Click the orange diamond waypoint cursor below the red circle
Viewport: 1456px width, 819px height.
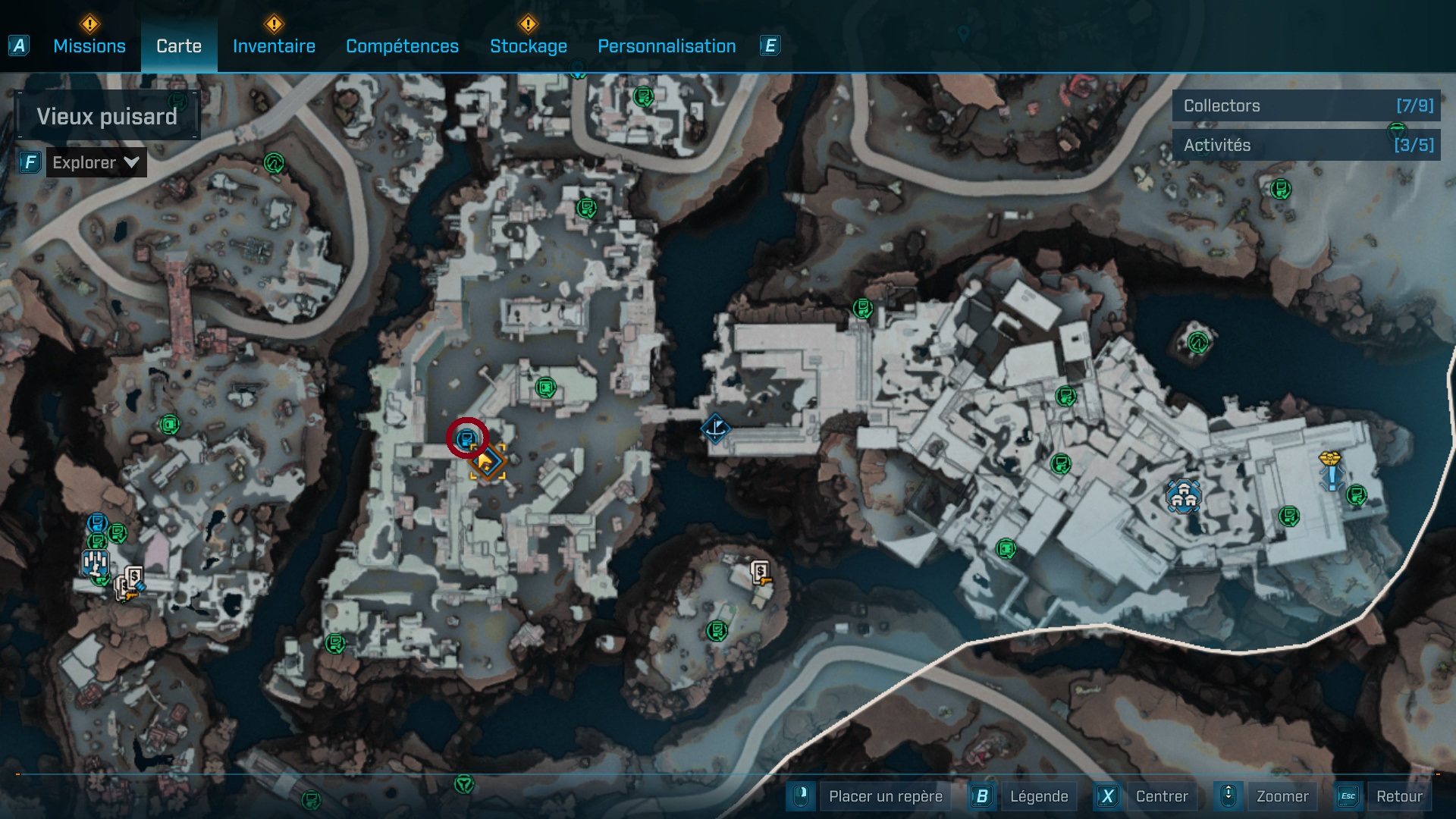pos(488,463)
